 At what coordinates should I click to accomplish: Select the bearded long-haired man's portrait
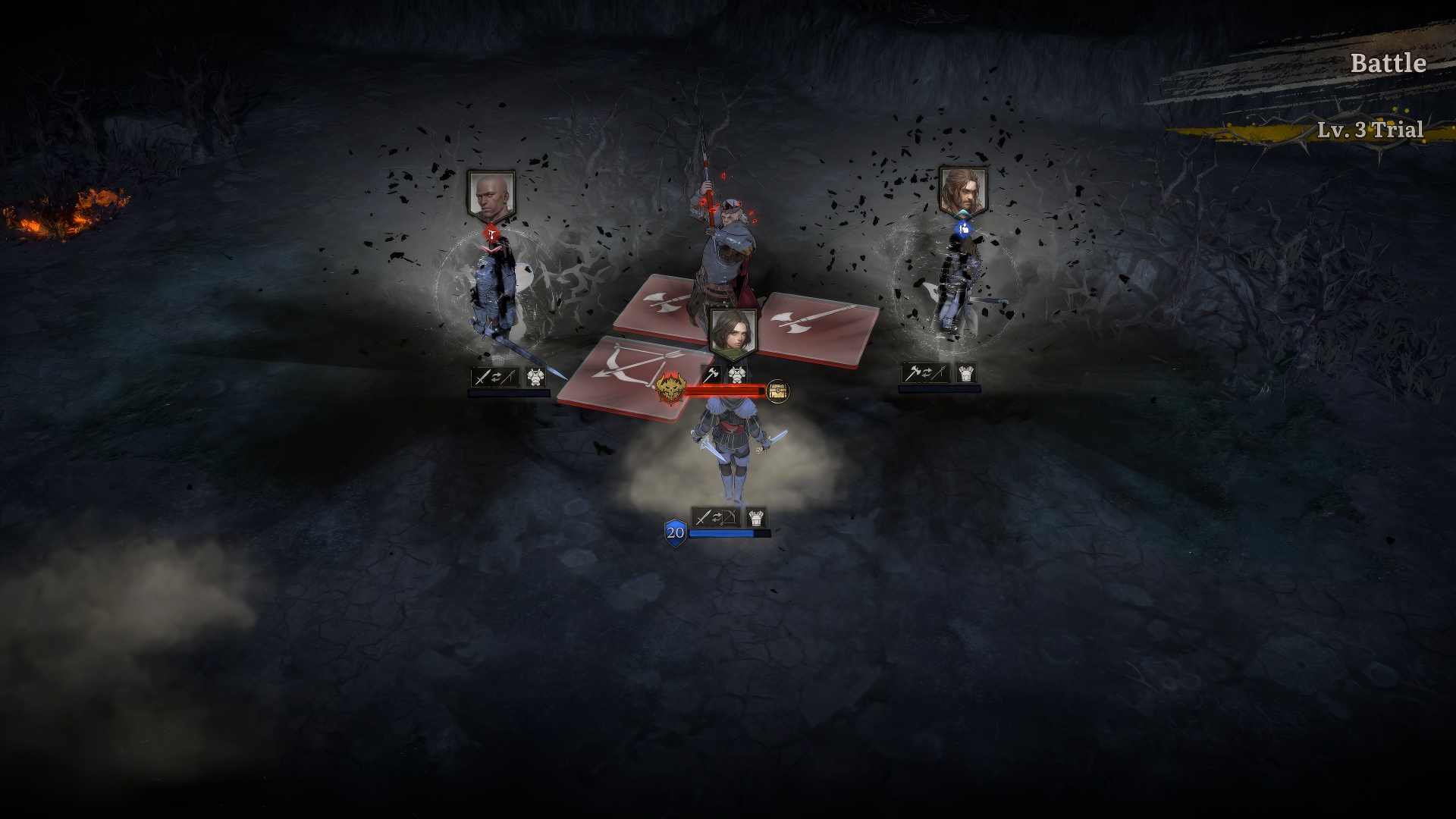(963, 190)
